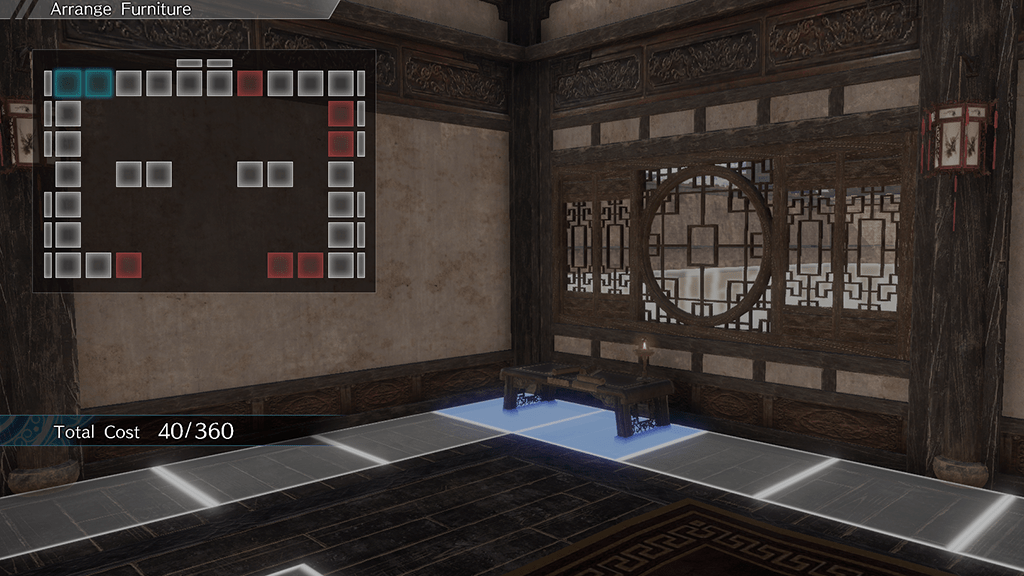Select the horizontal pair of red tiles on the bottom row
This screenshot has height=576, width=1024.
pyautogui.click(x=295, y=265)
